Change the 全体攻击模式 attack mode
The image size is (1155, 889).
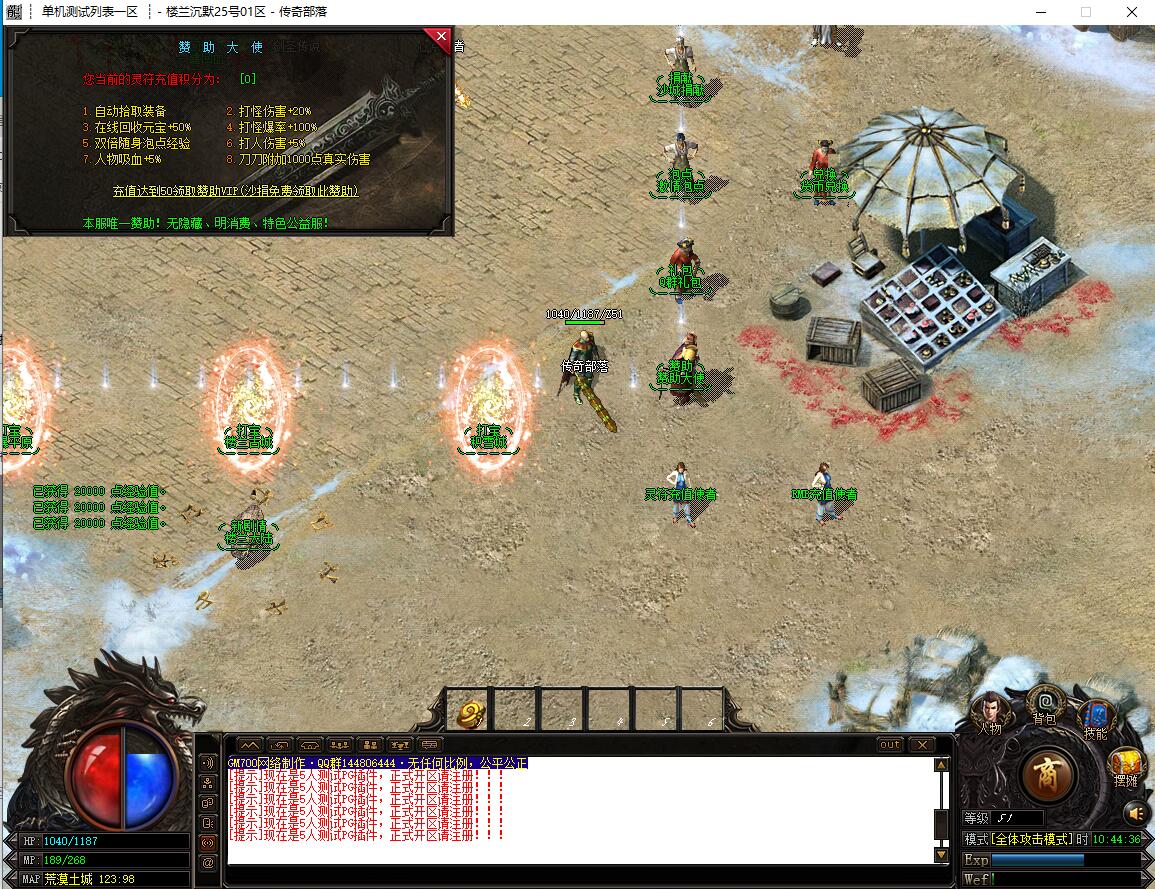point(1025,839)
